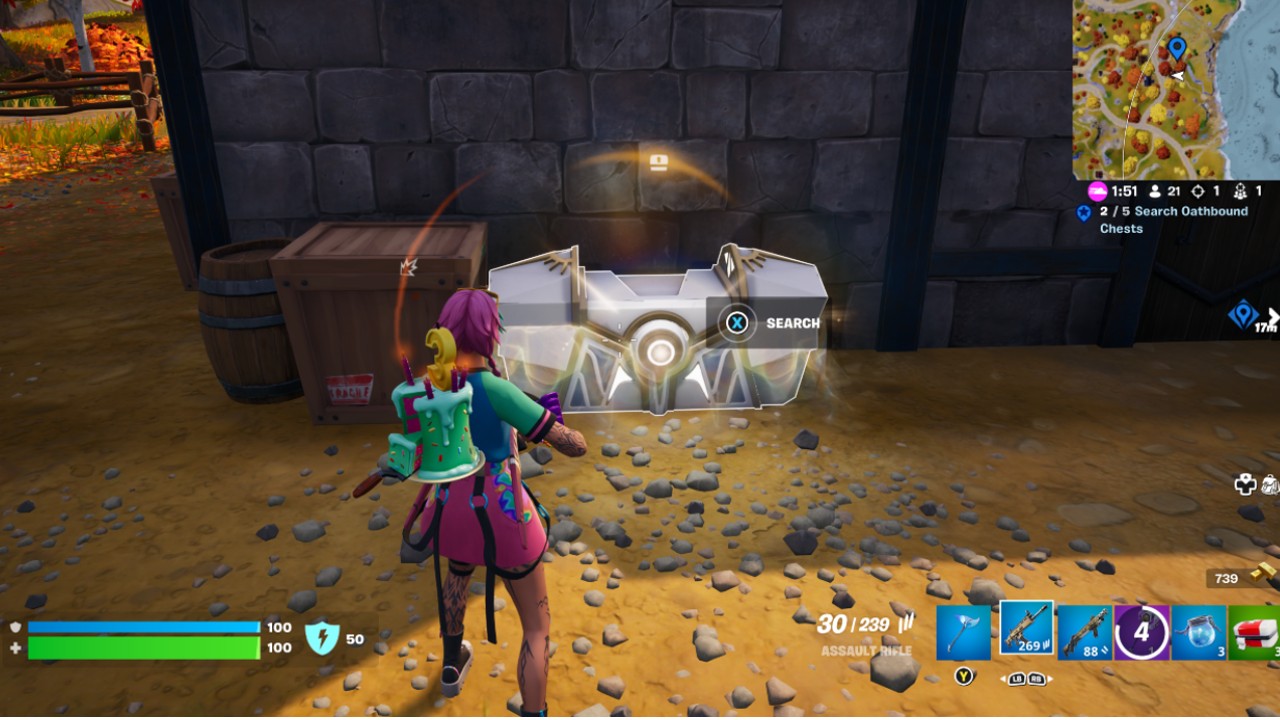Select the Chug Splash item slot
Image resolution: width=1280 pixels, height=720 pixels.
tap(1199, 632)
